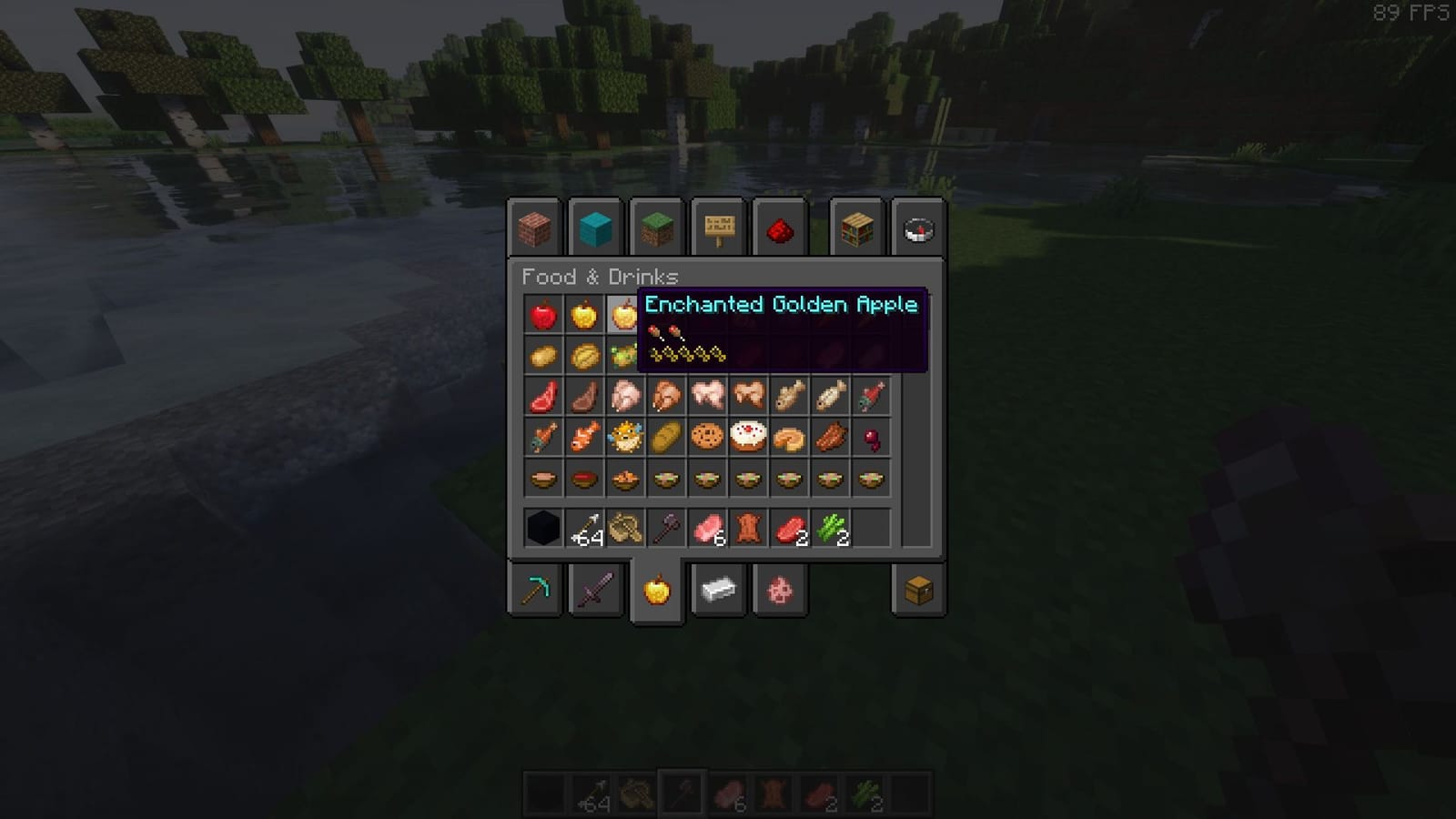Pick up the cooked chicken item

point(667,396)
